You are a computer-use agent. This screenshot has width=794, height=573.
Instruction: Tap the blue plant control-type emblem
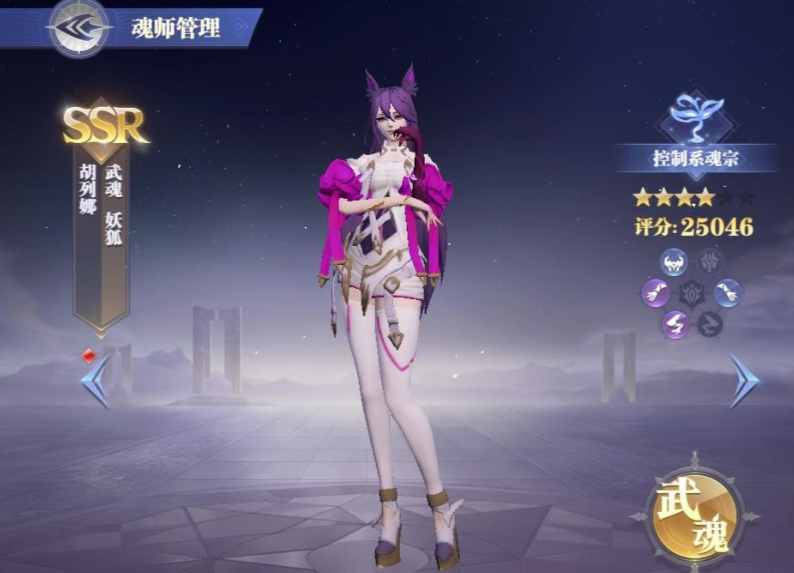[695, 114]
